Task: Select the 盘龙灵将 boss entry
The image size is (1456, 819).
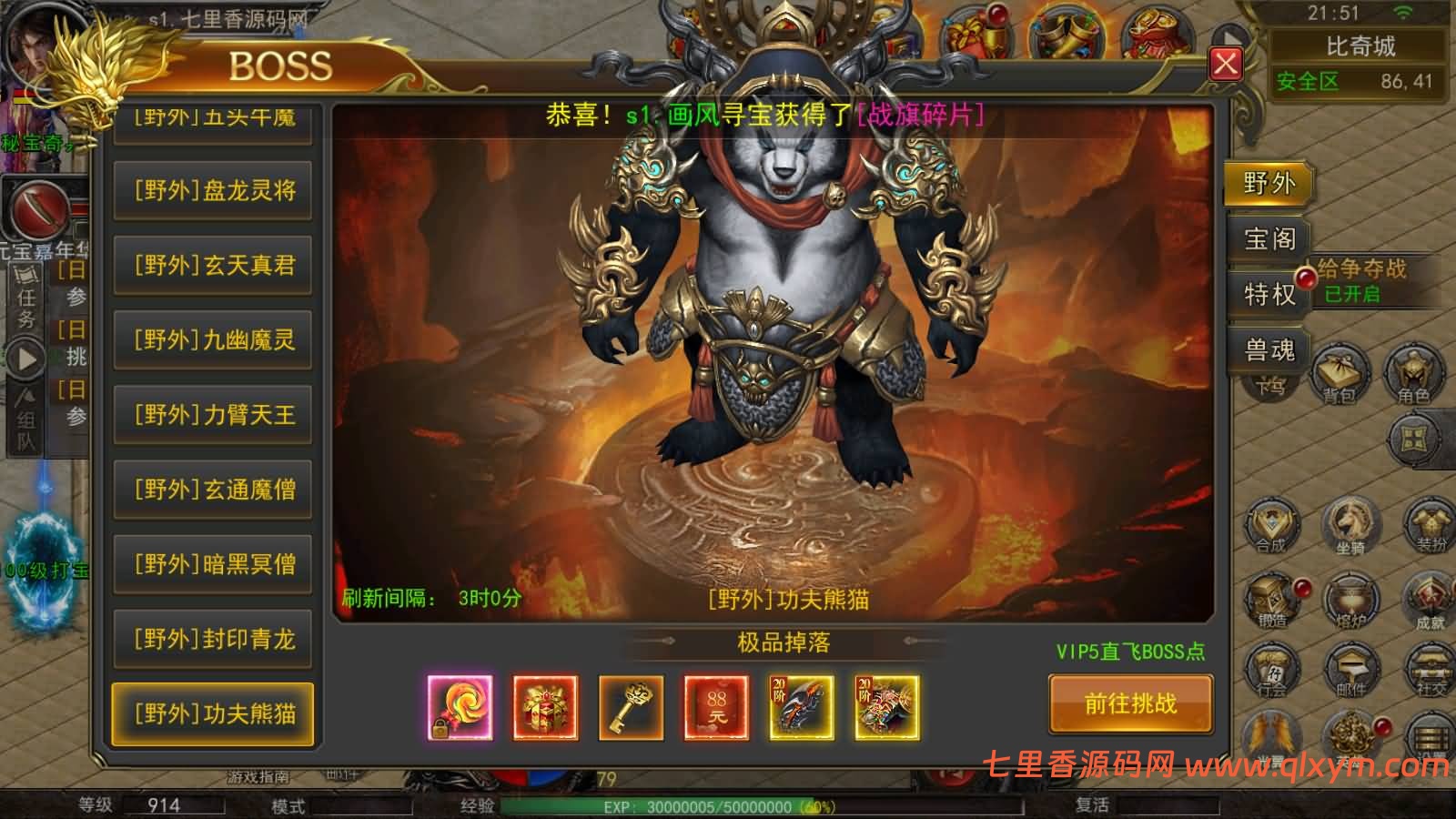Action: [213, 190]
